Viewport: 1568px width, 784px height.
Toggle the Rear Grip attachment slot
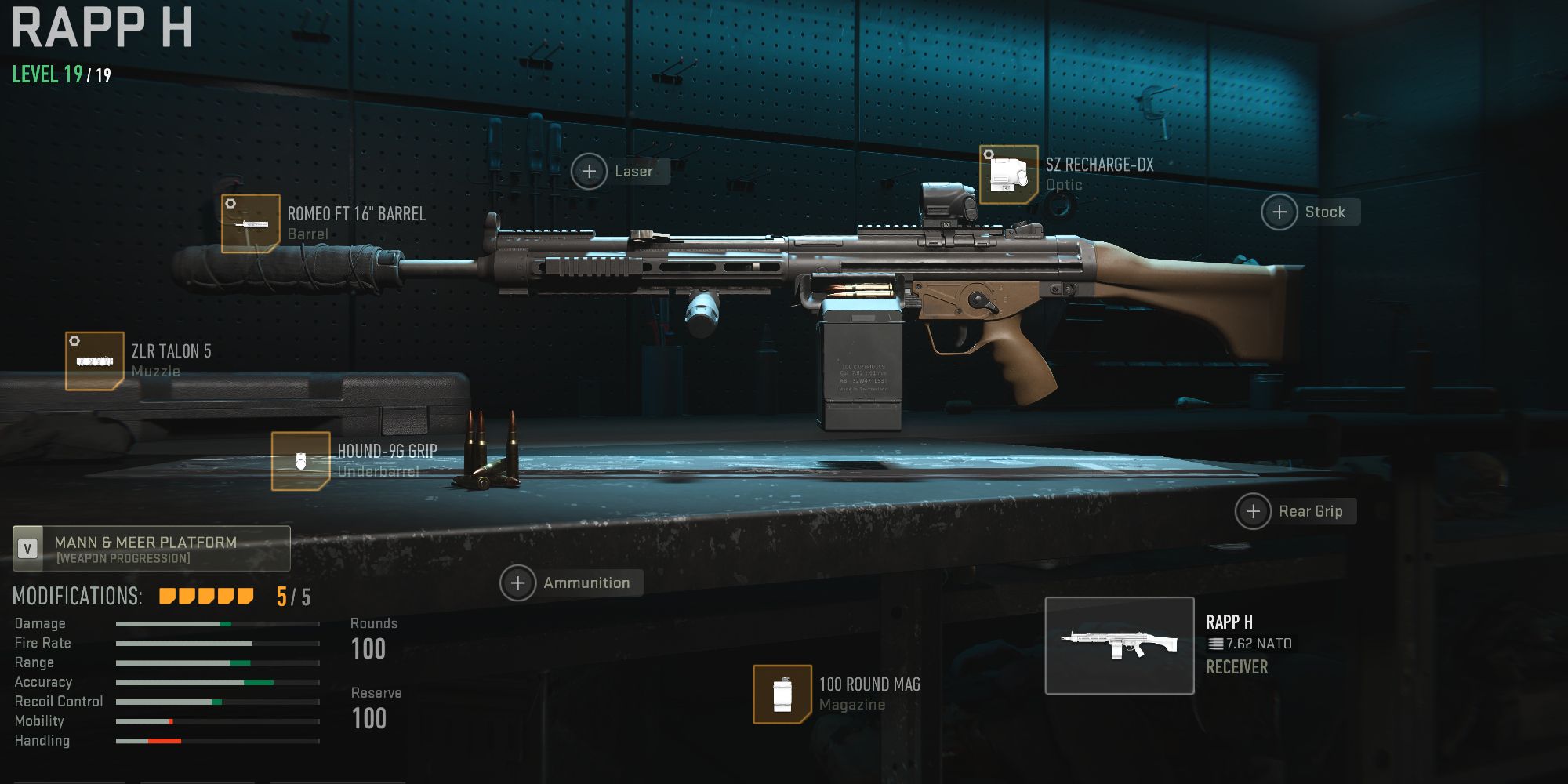pyautogui.click(x=1253, y=511)
